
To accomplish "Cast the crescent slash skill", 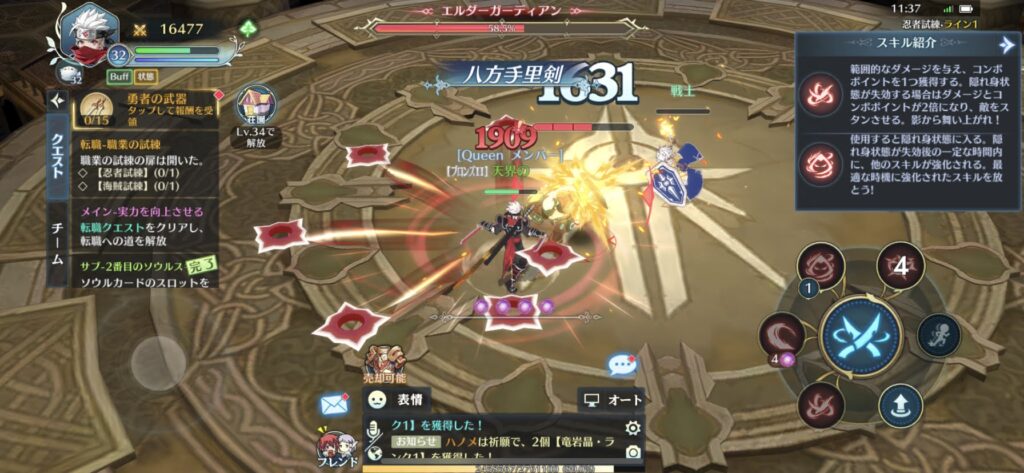I will 782,336.
